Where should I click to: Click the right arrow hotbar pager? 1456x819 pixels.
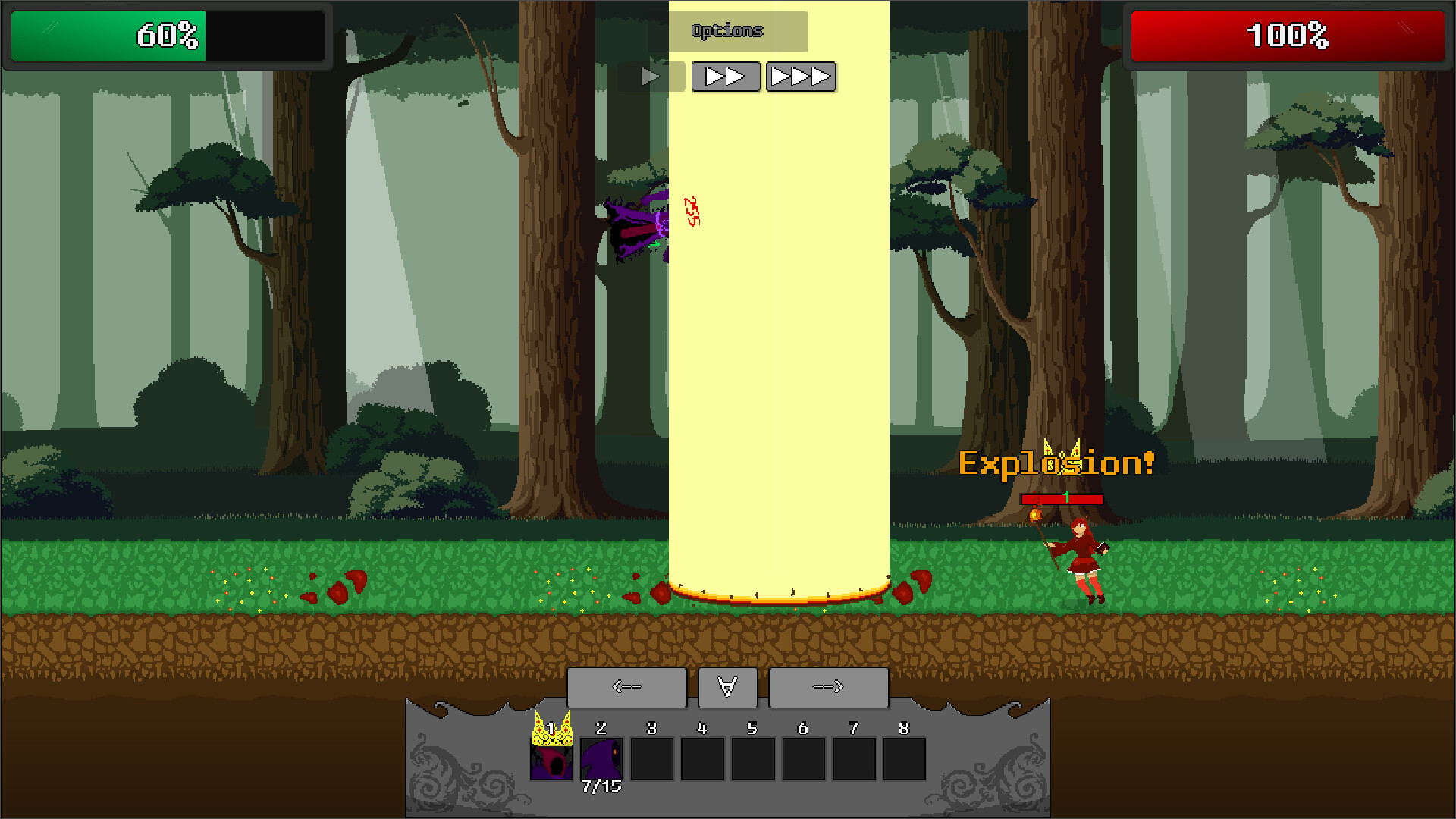[828, 686]
